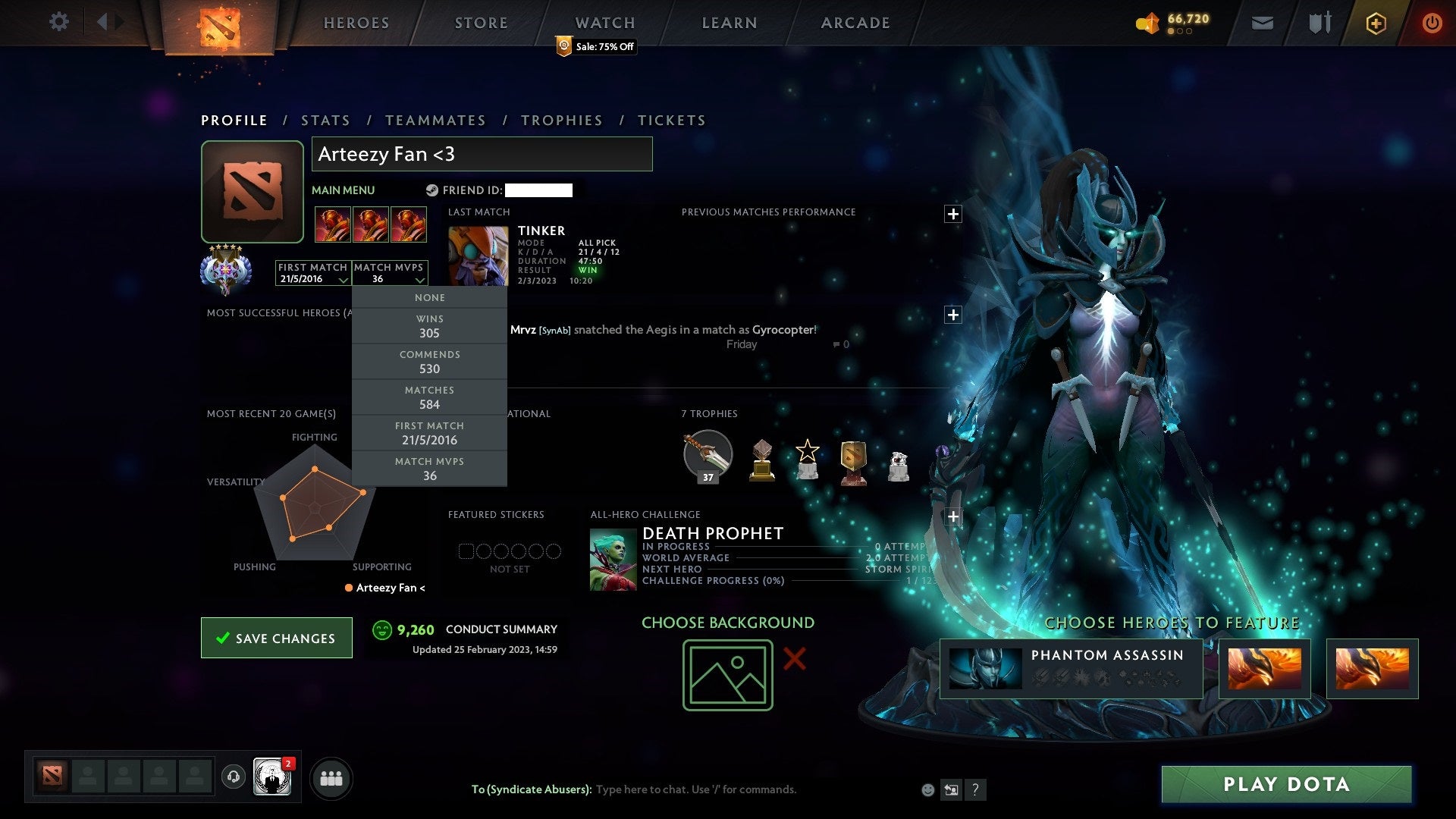The image size is (1456, 819).
Task: Expand Previous Matches Performance with the plus button
Action: tap(954, 215)
